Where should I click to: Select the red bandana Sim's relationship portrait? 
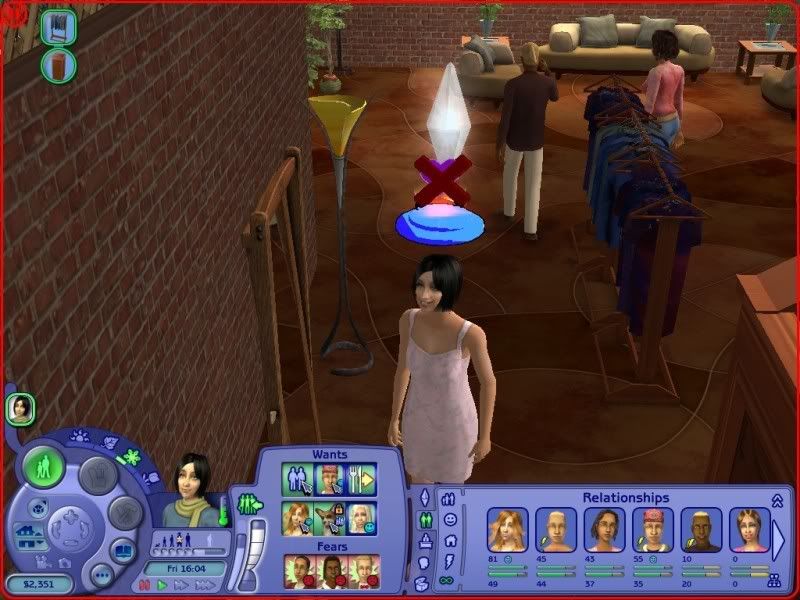pyautogui.click(x=652, y=530)
